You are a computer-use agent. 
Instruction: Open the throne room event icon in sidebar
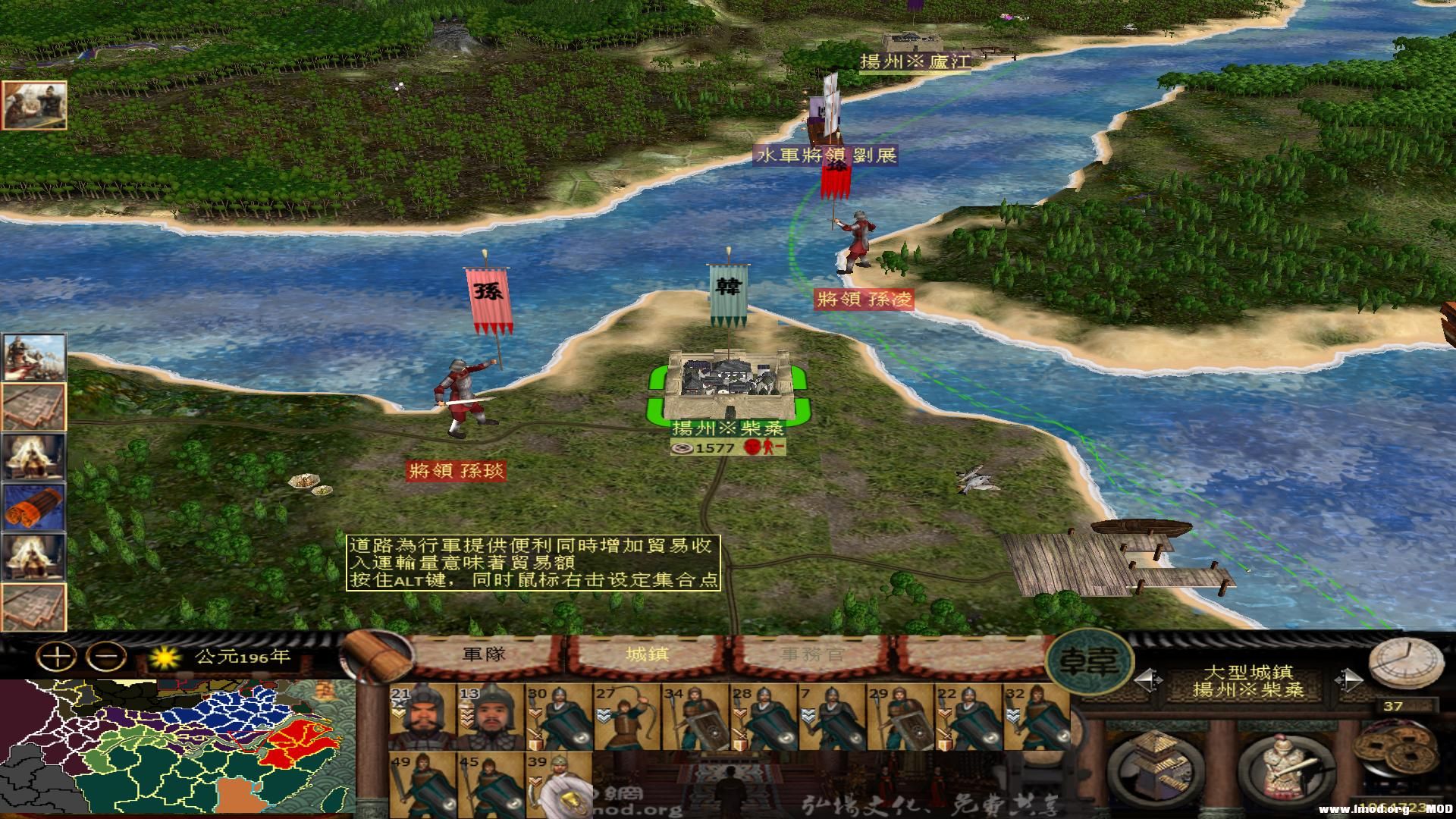(33, 457)
